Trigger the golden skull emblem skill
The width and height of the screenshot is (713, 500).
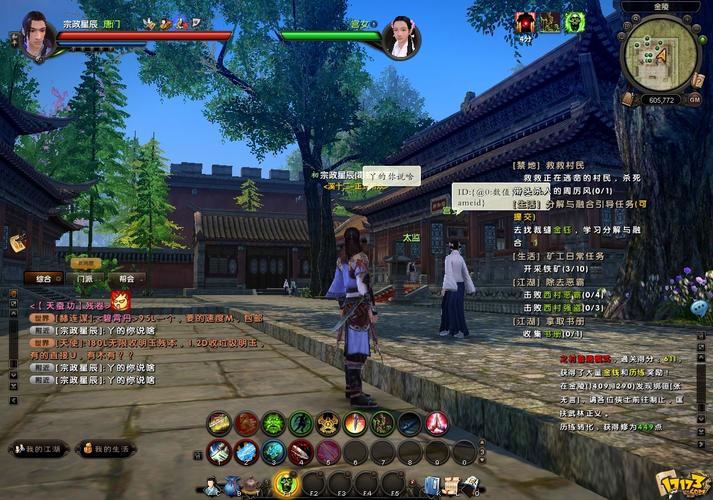pyautogui.click(x=328, y=424)
